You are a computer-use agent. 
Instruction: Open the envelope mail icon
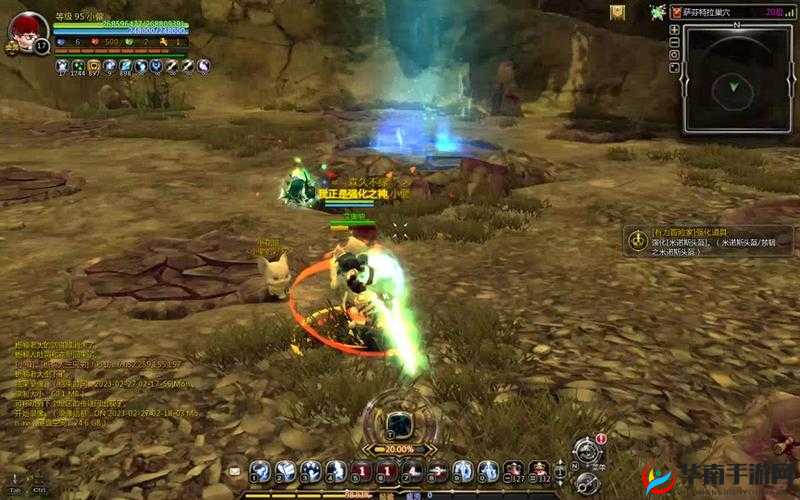tap(234, 470)
